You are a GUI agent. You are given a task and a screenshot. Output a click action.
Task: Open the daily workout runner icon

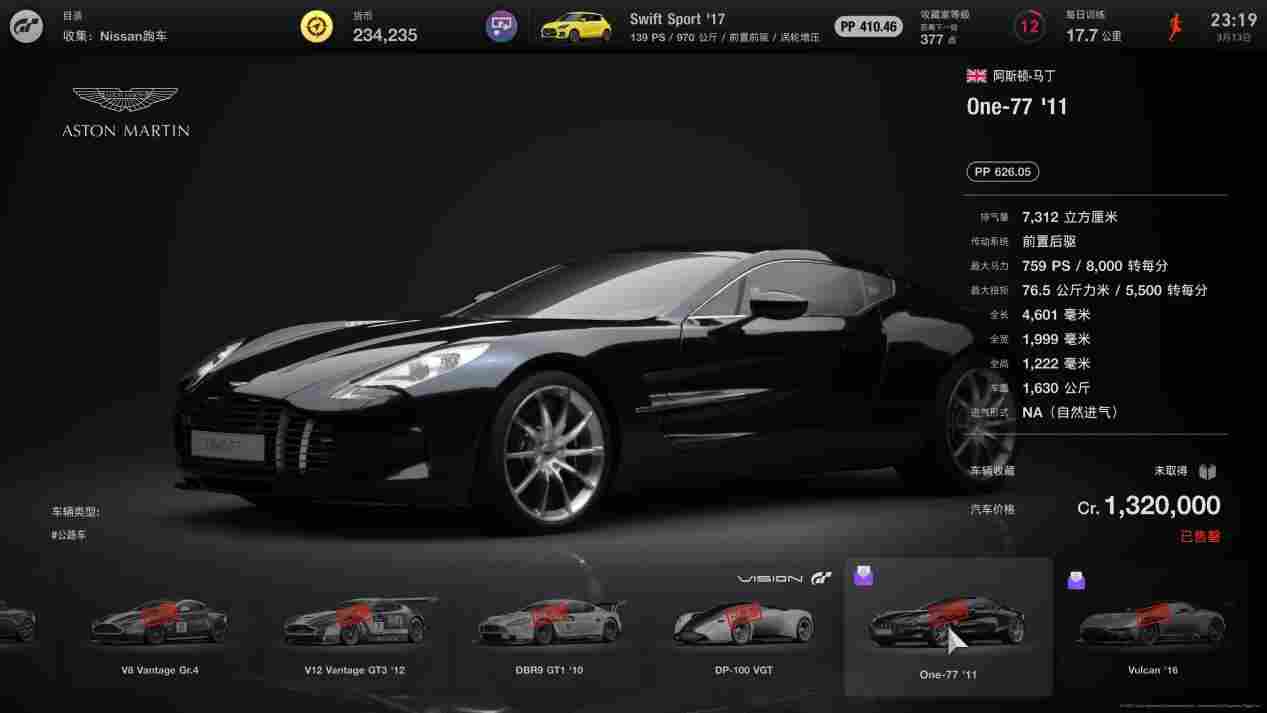(x=1176, y=27)
